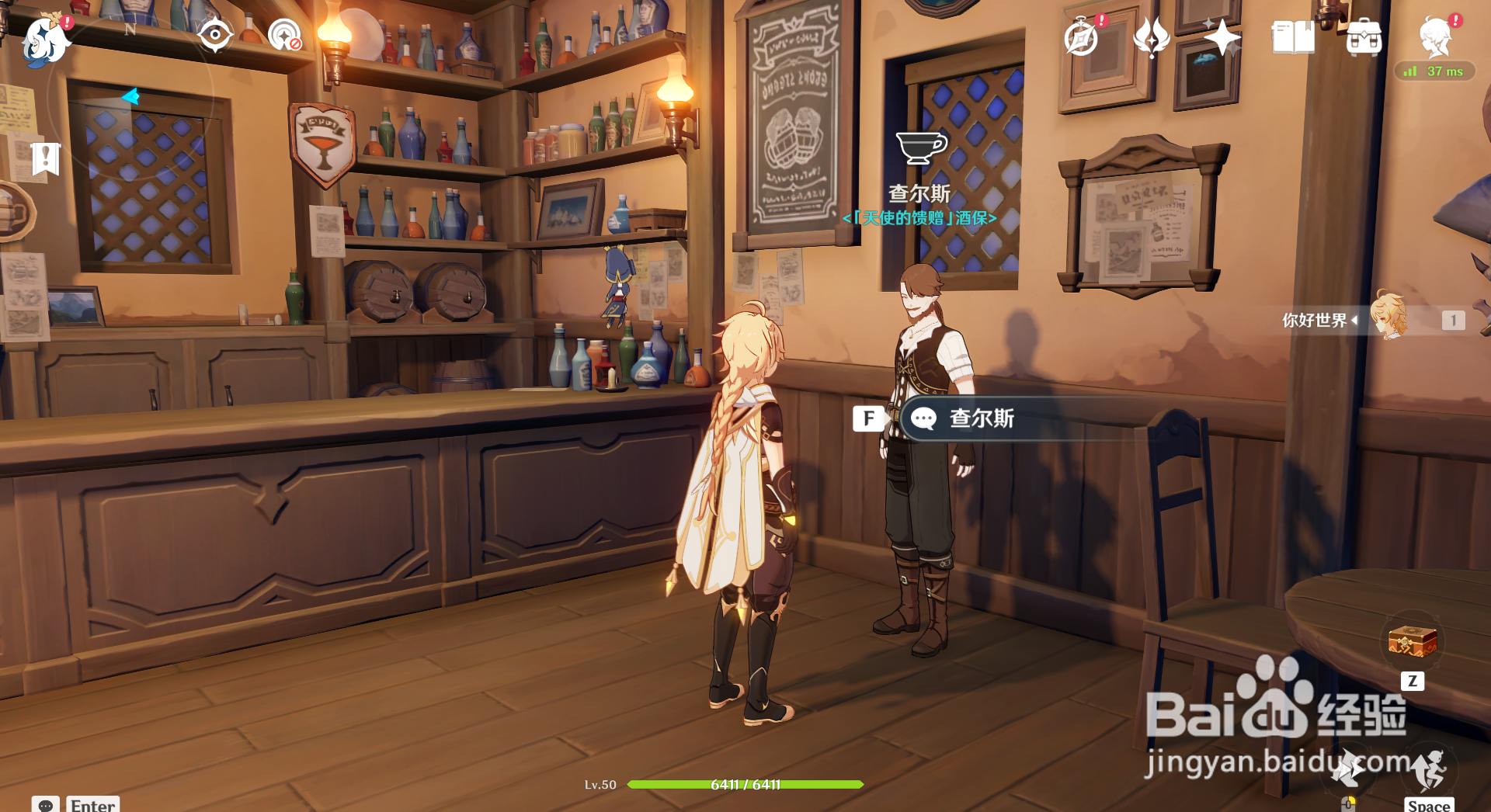Tap the sprint action icon
This screenshot has height=812, width=1491.
point(1348,769)
